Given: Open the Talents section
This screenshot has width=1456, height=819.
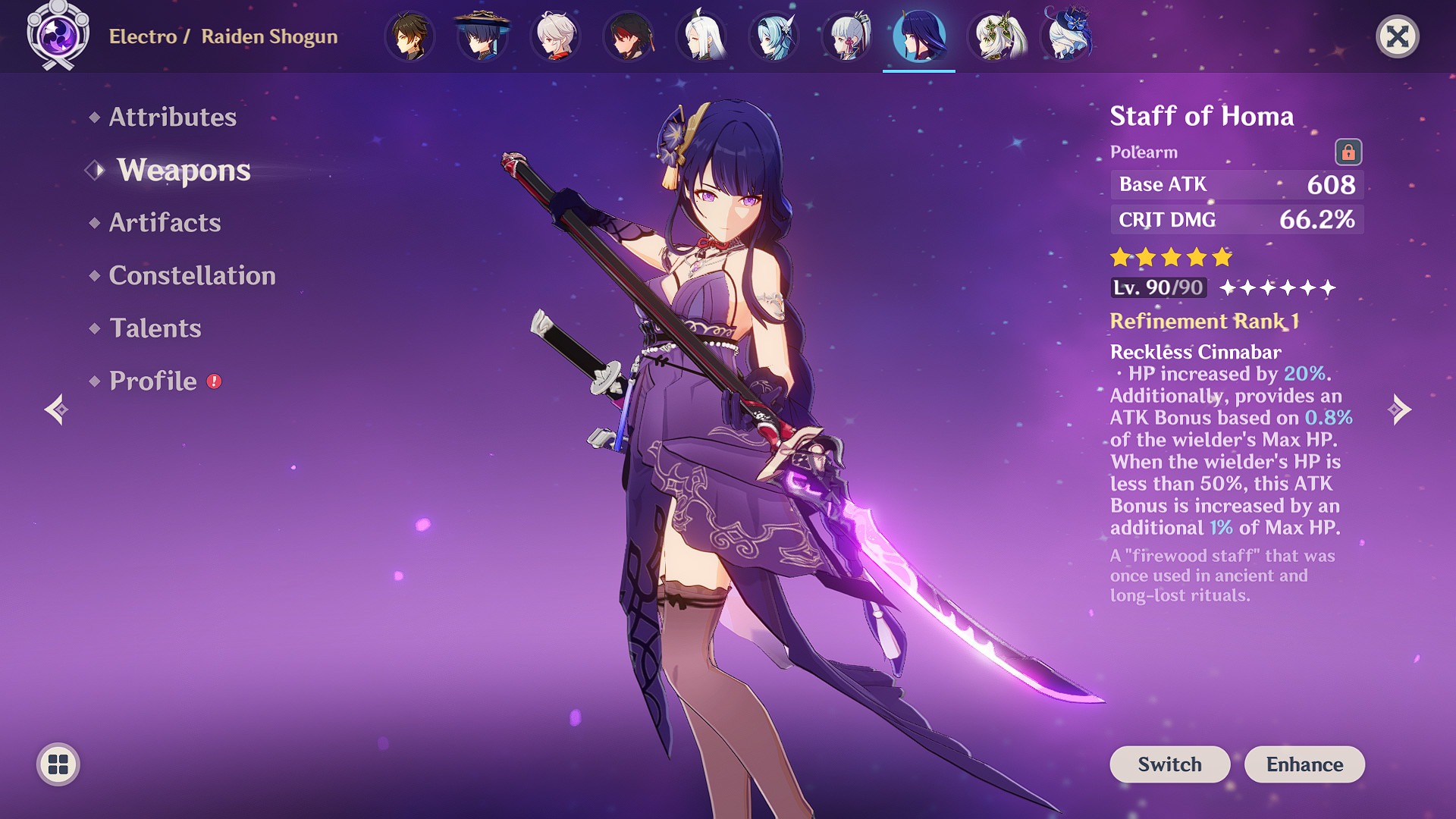Looking at the screenshot, I should click(155, 328).
